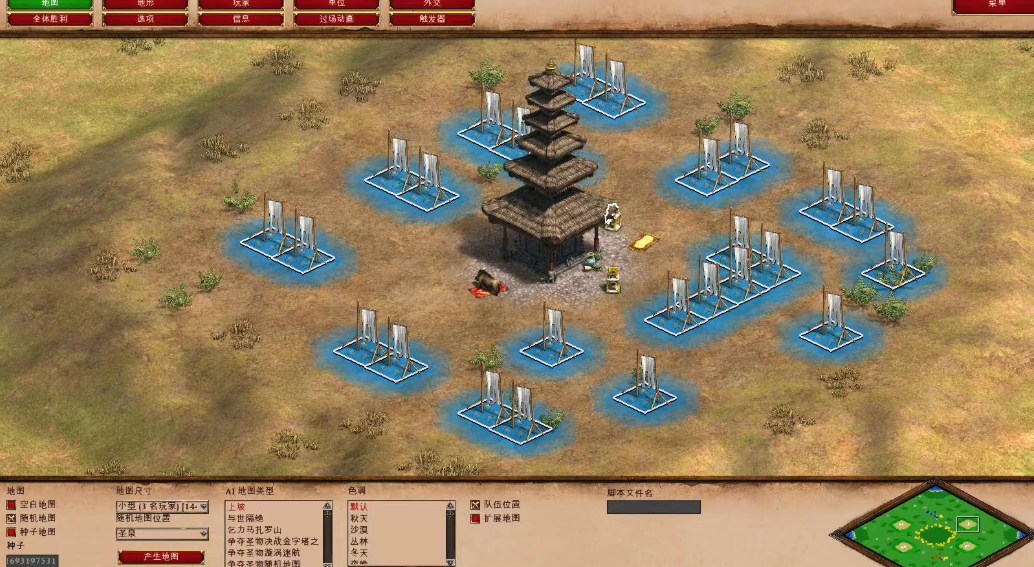Toggle the 队伍位置 (Team Positions) checkbox
Screen dimensions: 1034x567
(x=476, y=505)
